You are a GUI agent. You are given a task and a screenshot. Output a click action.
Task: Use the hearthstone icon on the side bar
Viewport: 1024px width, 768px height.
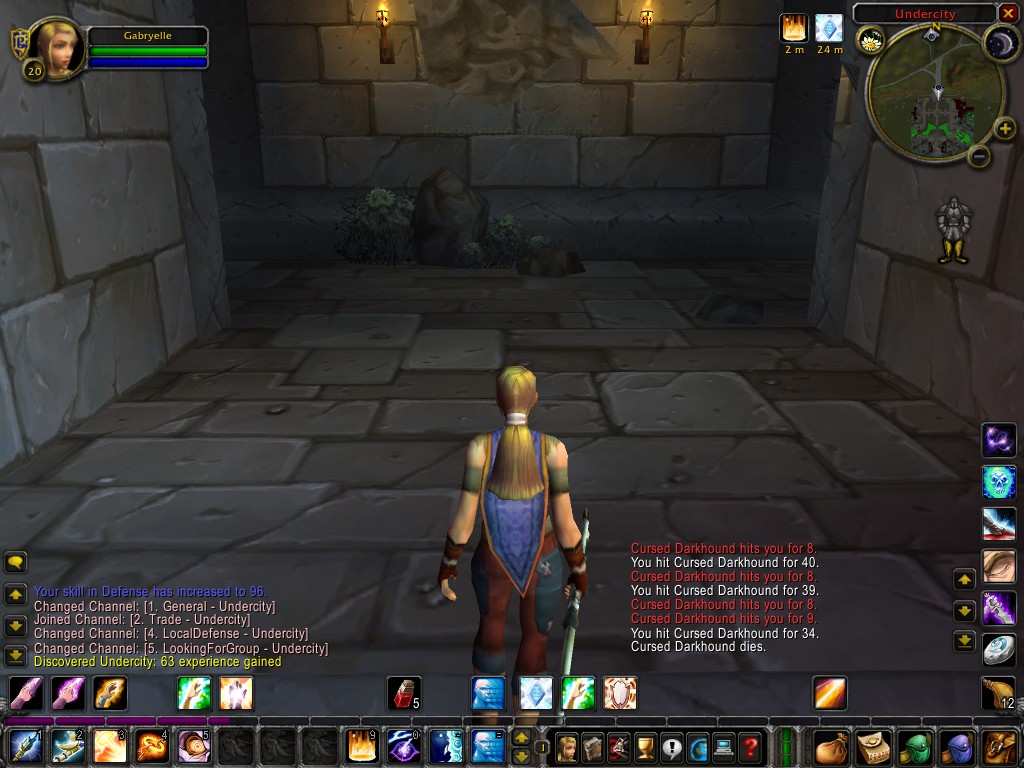click(999, 650)
